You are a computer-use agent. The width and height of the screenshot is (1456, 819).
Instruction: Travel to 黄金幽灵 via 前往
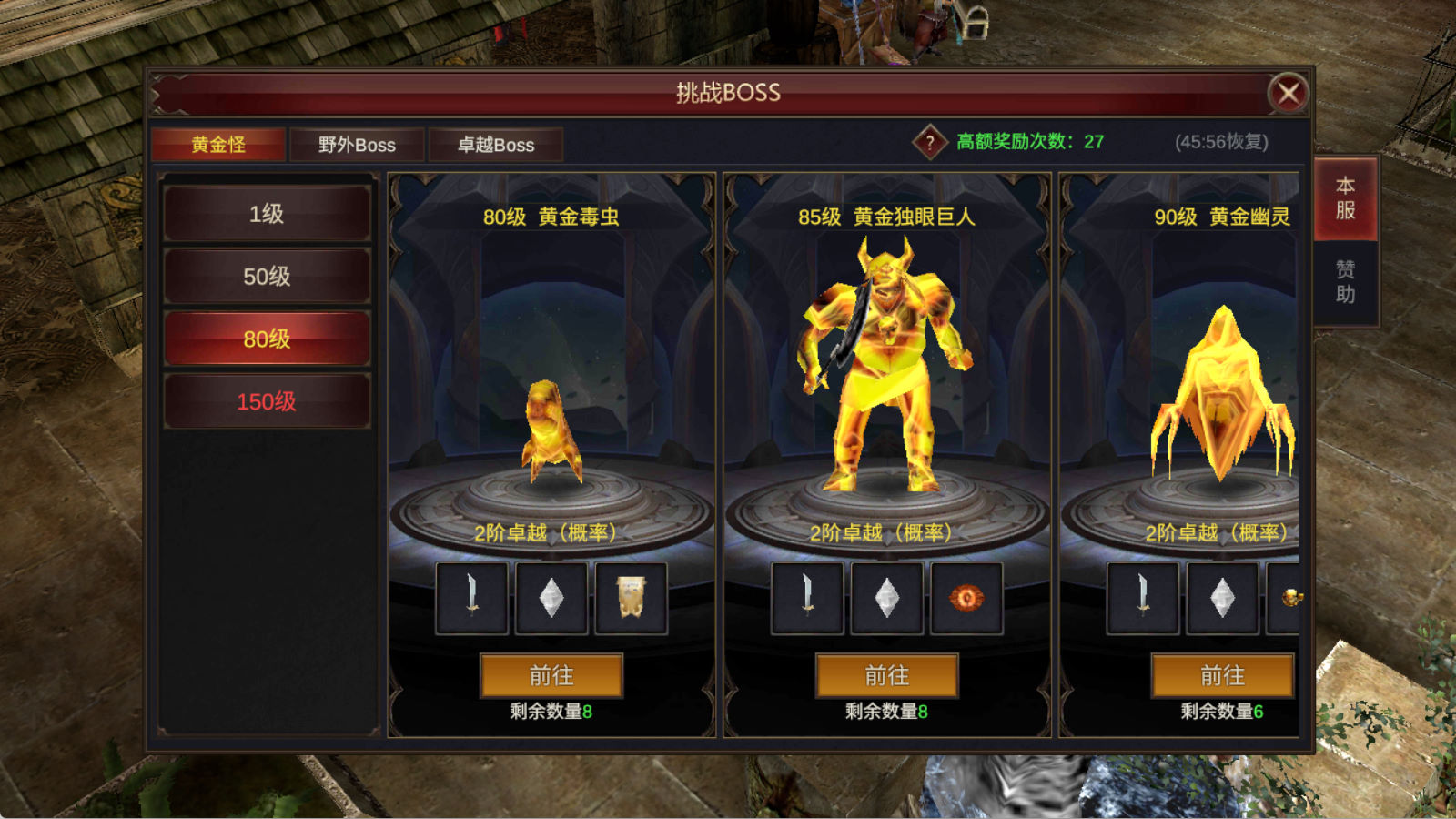click(x=1222, y=675)
